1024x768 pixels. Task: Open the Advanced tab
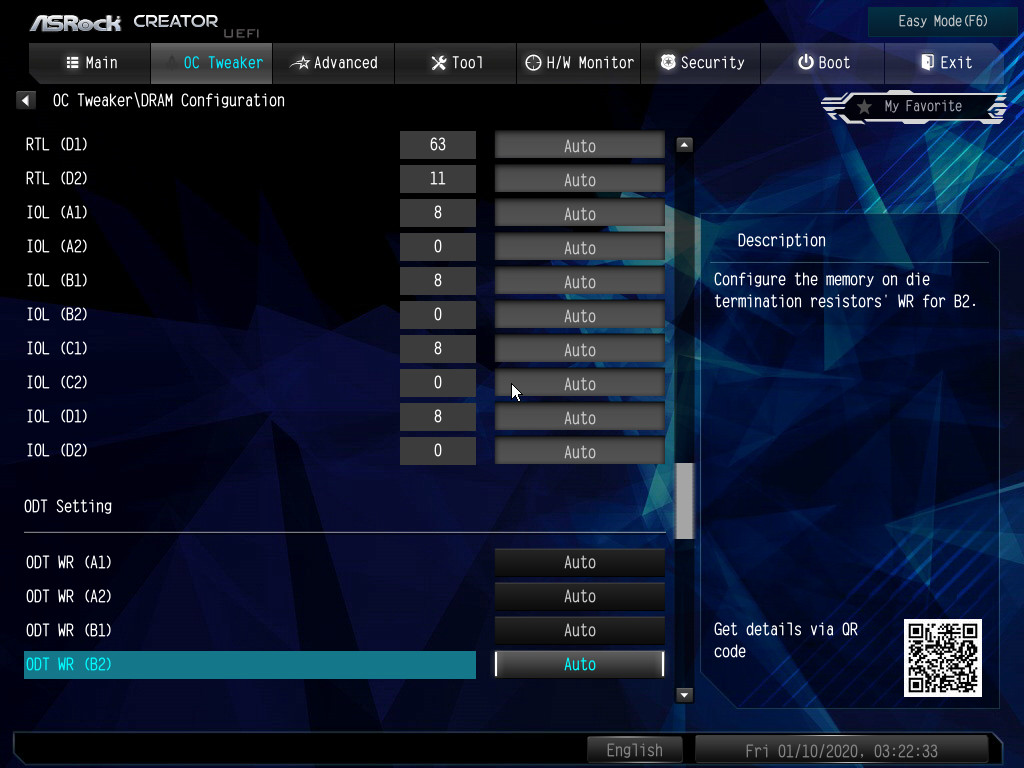334,63
